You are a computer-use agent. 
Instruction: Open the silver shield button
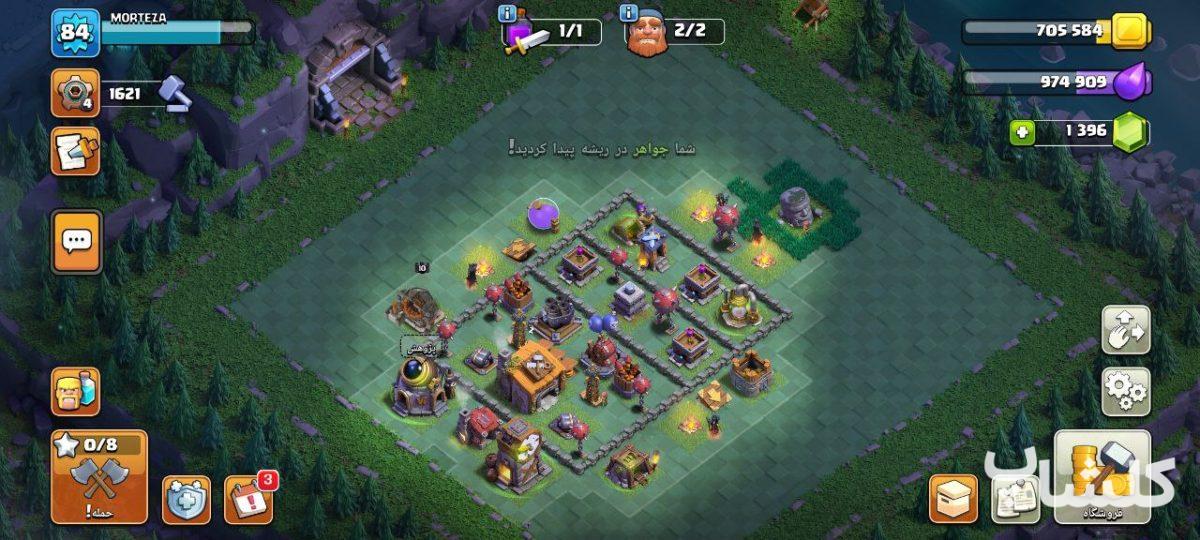click(187, 499)
